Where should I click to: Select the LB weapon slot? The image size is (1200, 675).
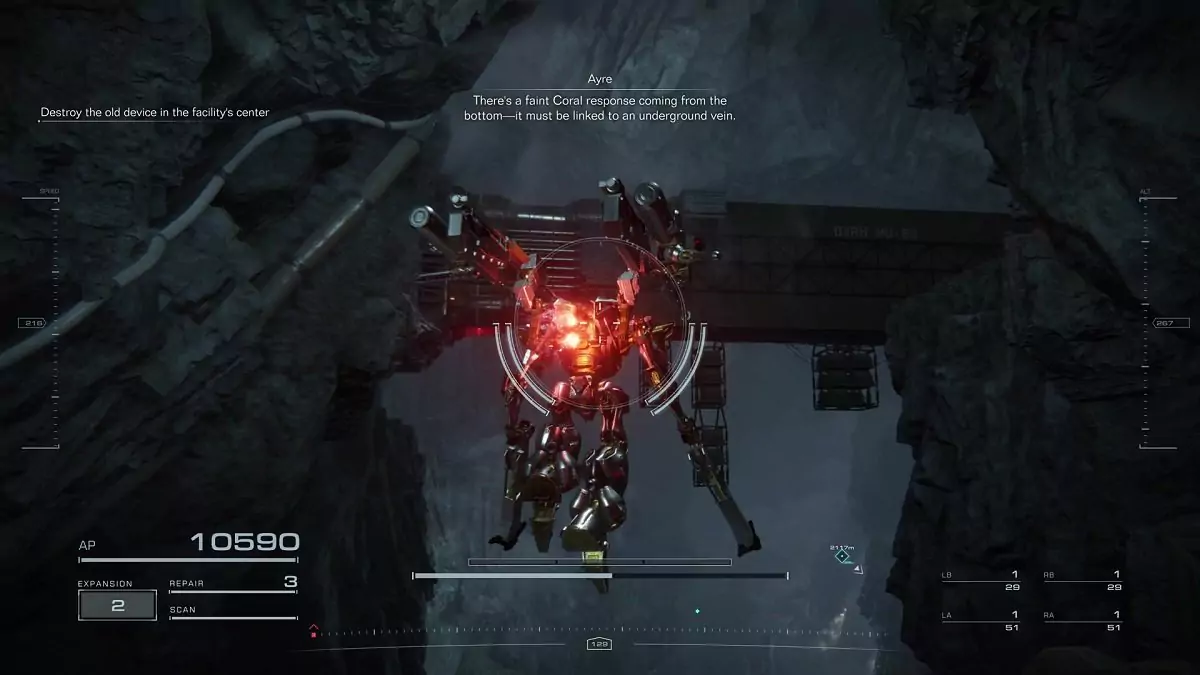(980, 580)
